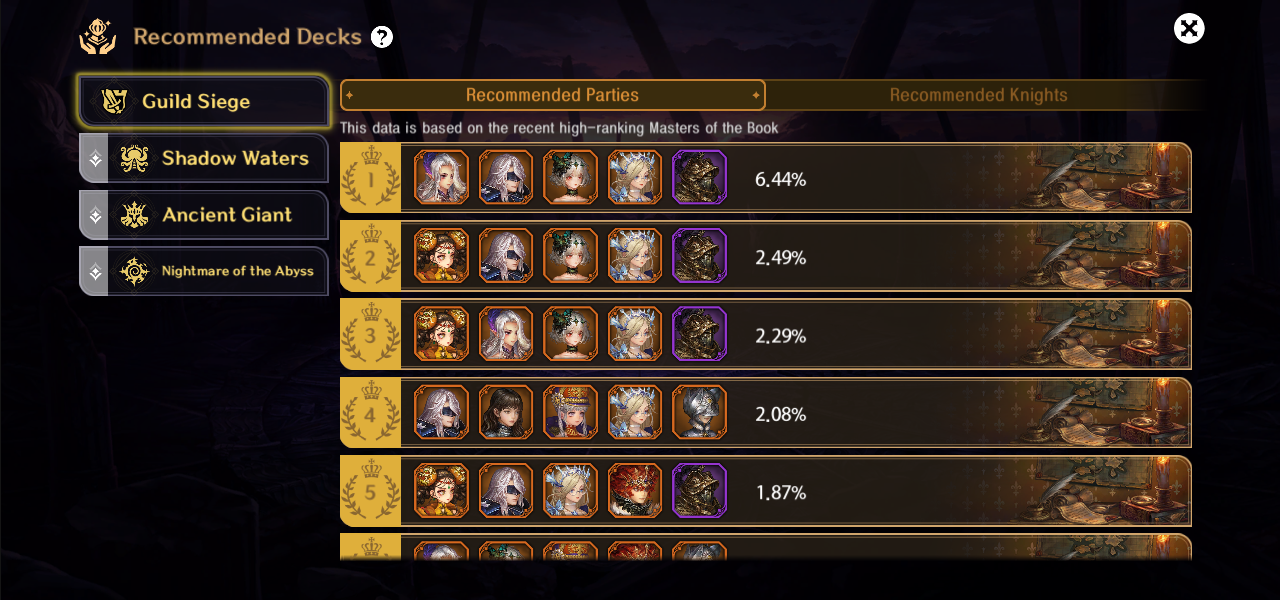View the red-haired knight in rank 5 party
The height and width of the screenshot is (600, 1280).
(635, 490)
